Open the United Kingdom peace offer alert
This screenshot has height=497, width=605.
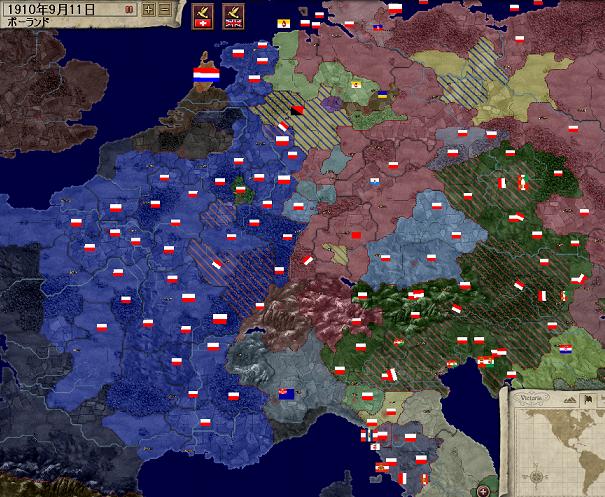[236, 16]
